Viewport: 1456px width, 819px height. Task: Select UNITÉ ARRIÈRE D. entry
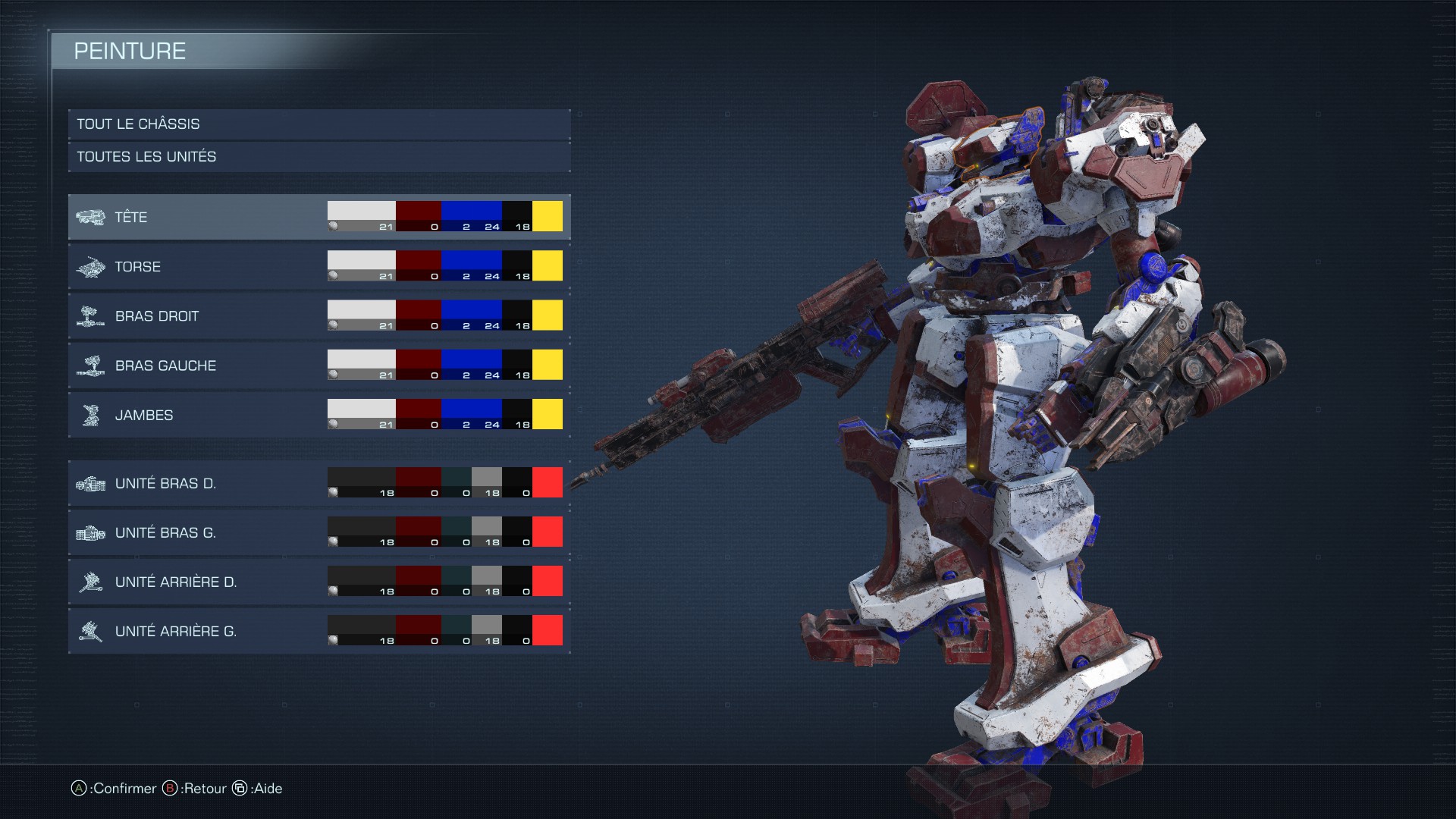pyautogui.click(x=197, y=582)
